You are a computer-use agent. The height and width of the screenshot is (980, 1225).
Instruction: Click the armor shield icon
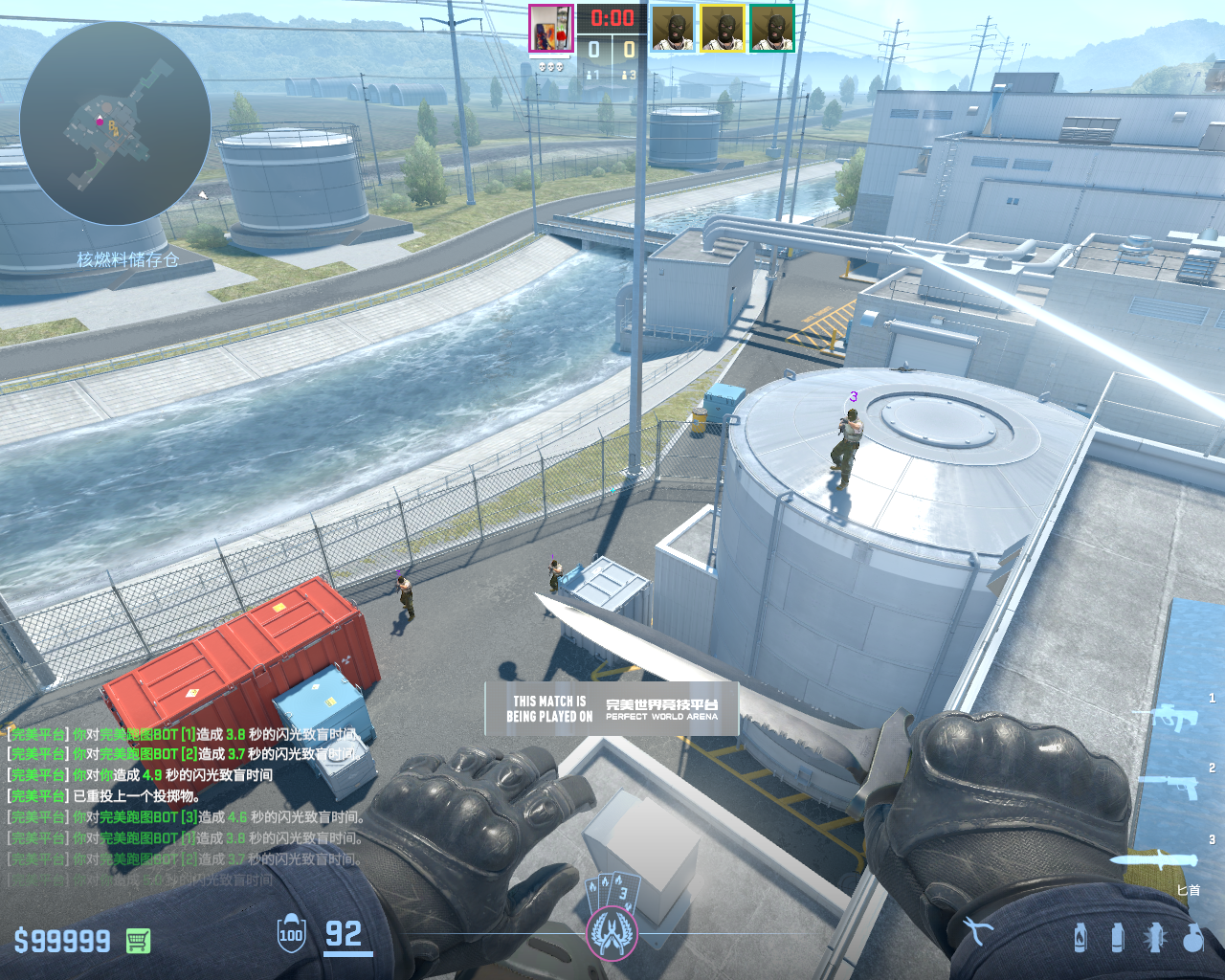[x=291, y=935]
